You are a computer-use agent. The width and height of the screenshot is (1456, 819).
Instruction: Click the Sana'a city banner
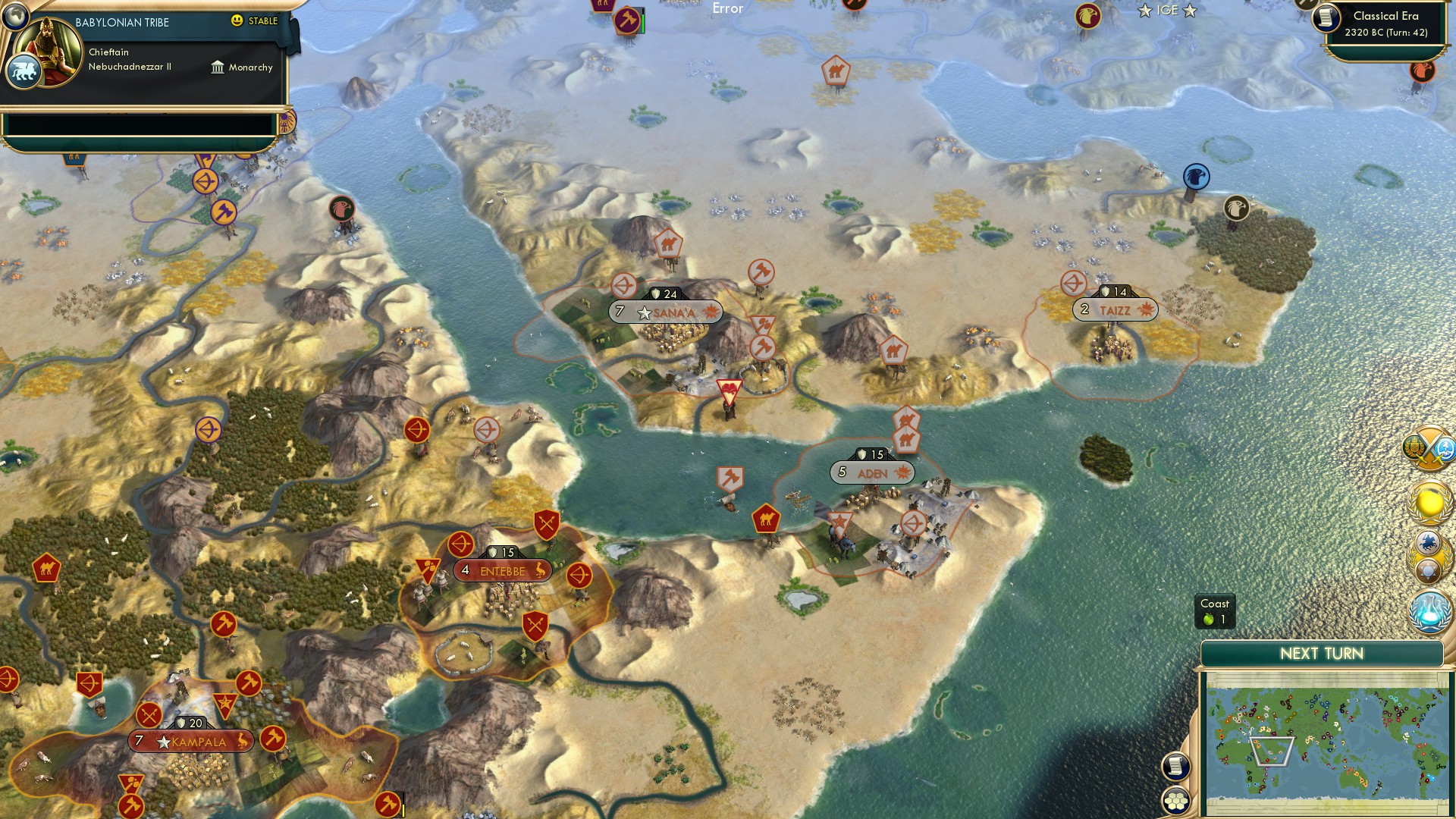point(666,311)
